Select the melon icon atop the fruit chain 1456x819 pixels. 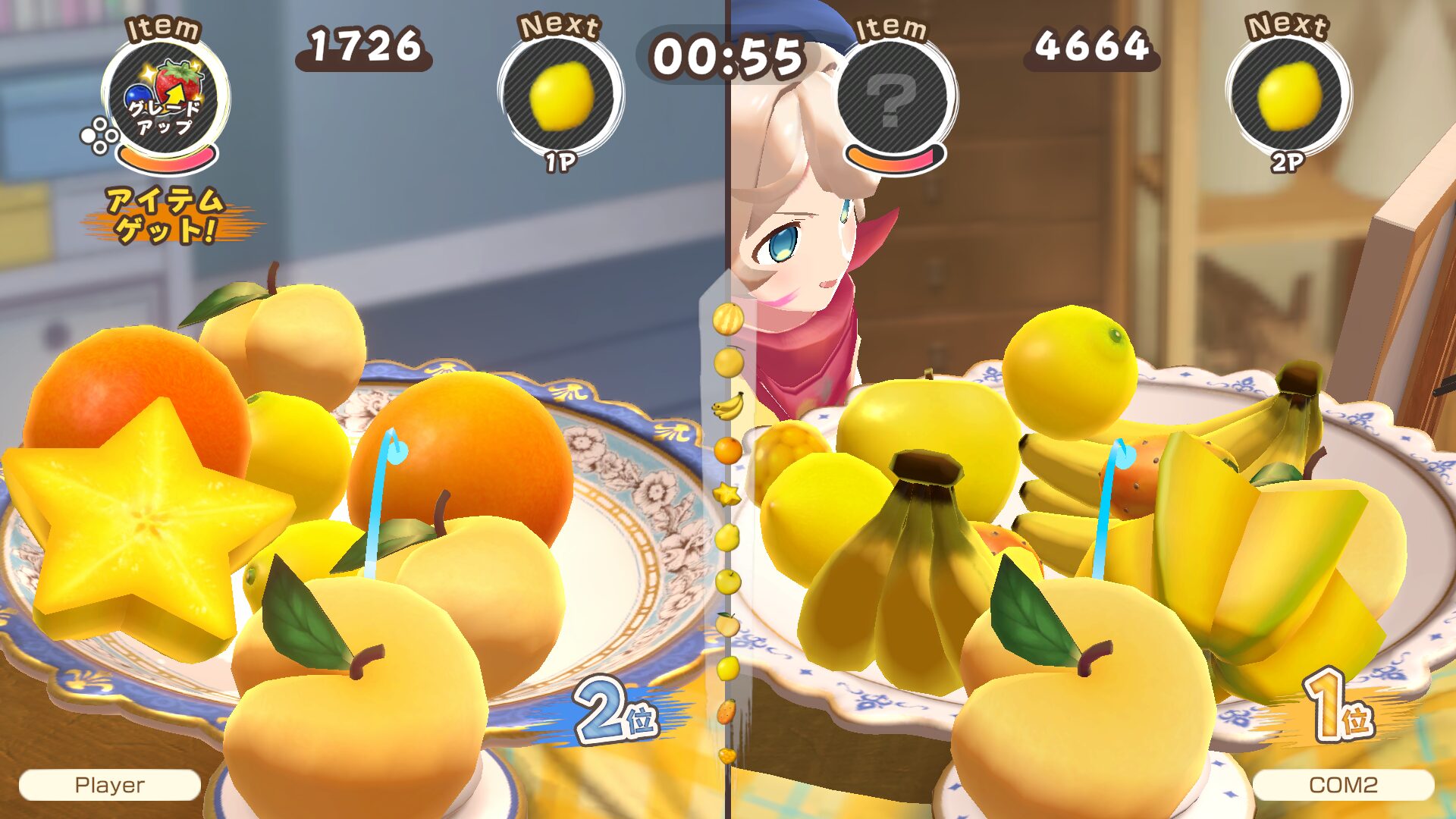(727, 319)
